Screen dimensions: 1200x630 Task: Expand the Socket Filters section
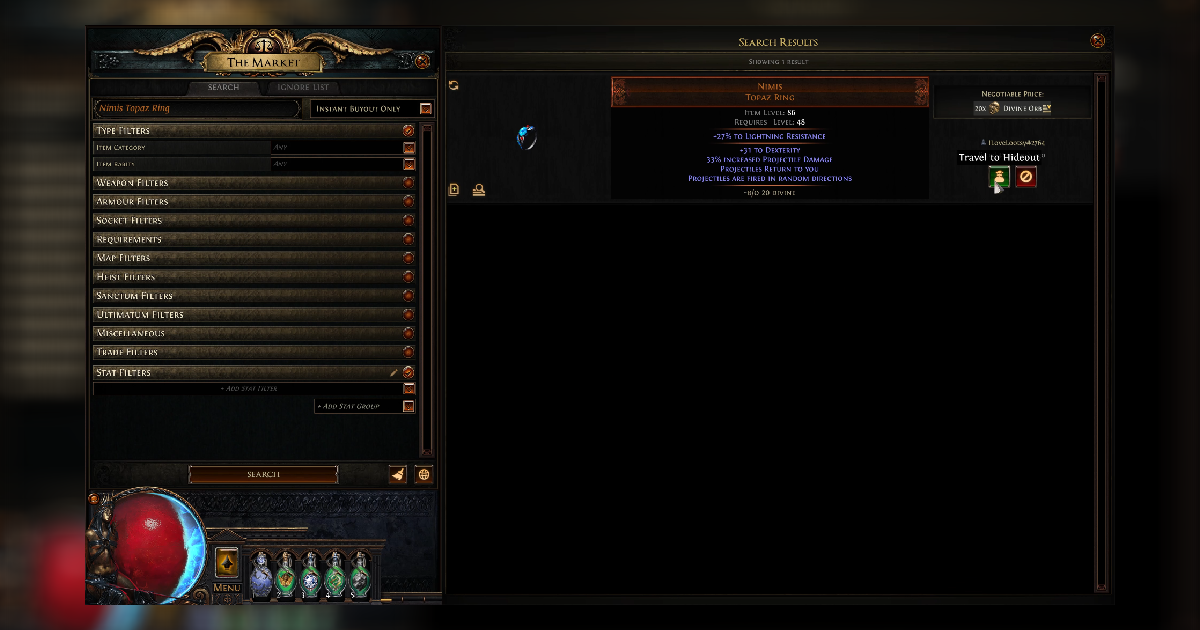coord(408,220)
